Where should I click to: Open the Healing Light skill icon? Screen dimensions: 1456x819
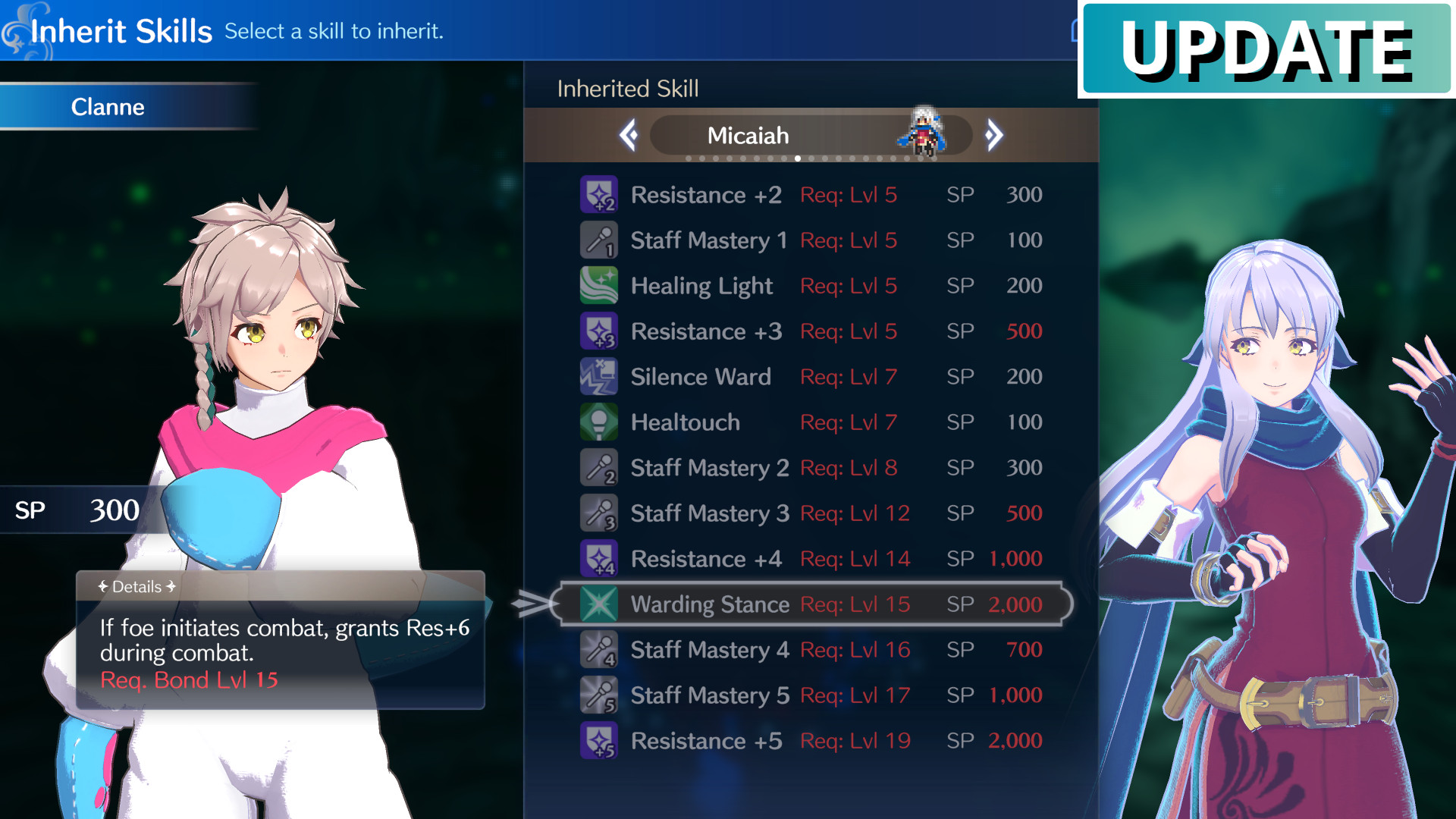[x=599, y=286]
